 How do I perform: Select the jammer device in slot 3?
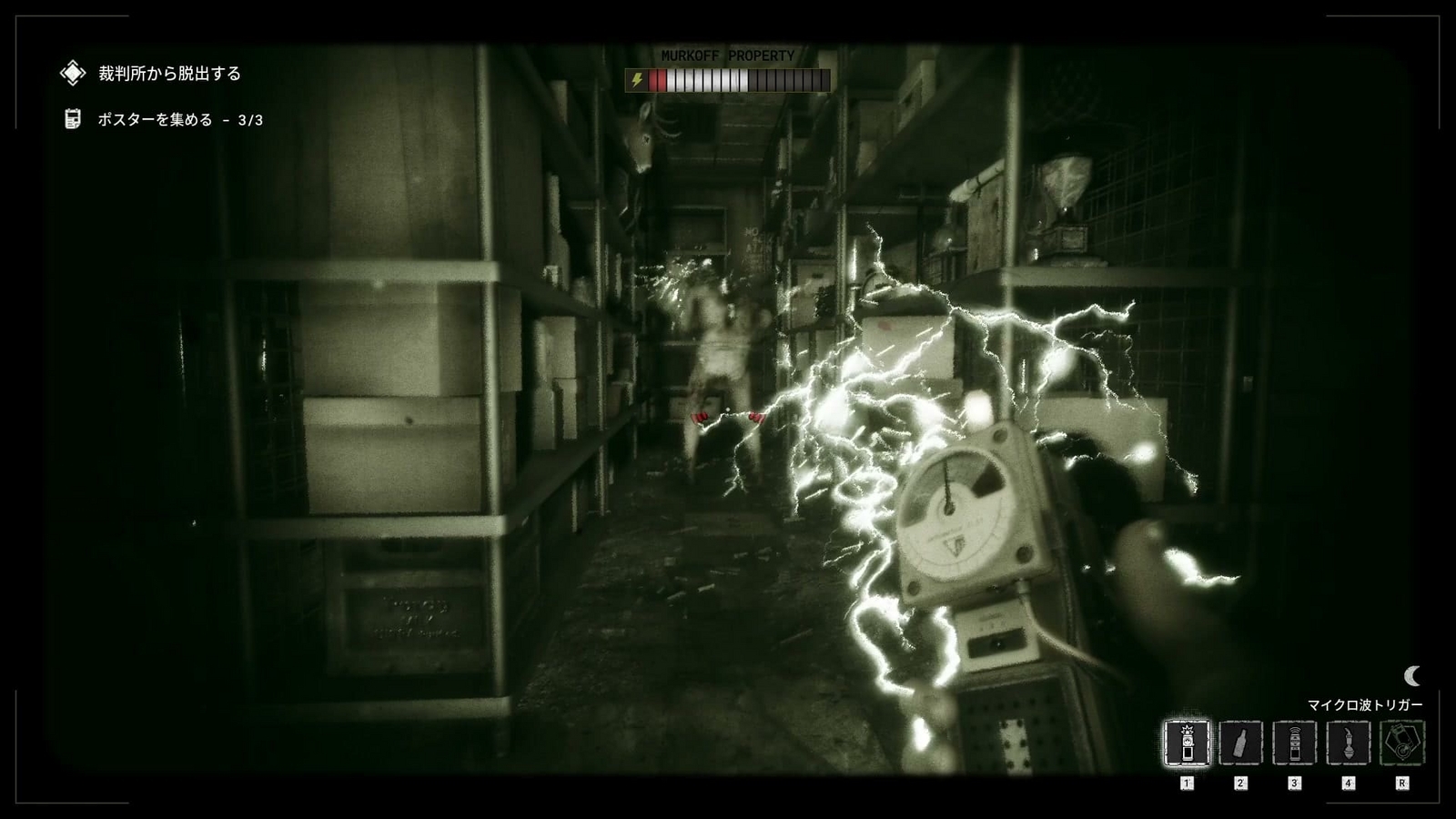(x=1294, y=742)
